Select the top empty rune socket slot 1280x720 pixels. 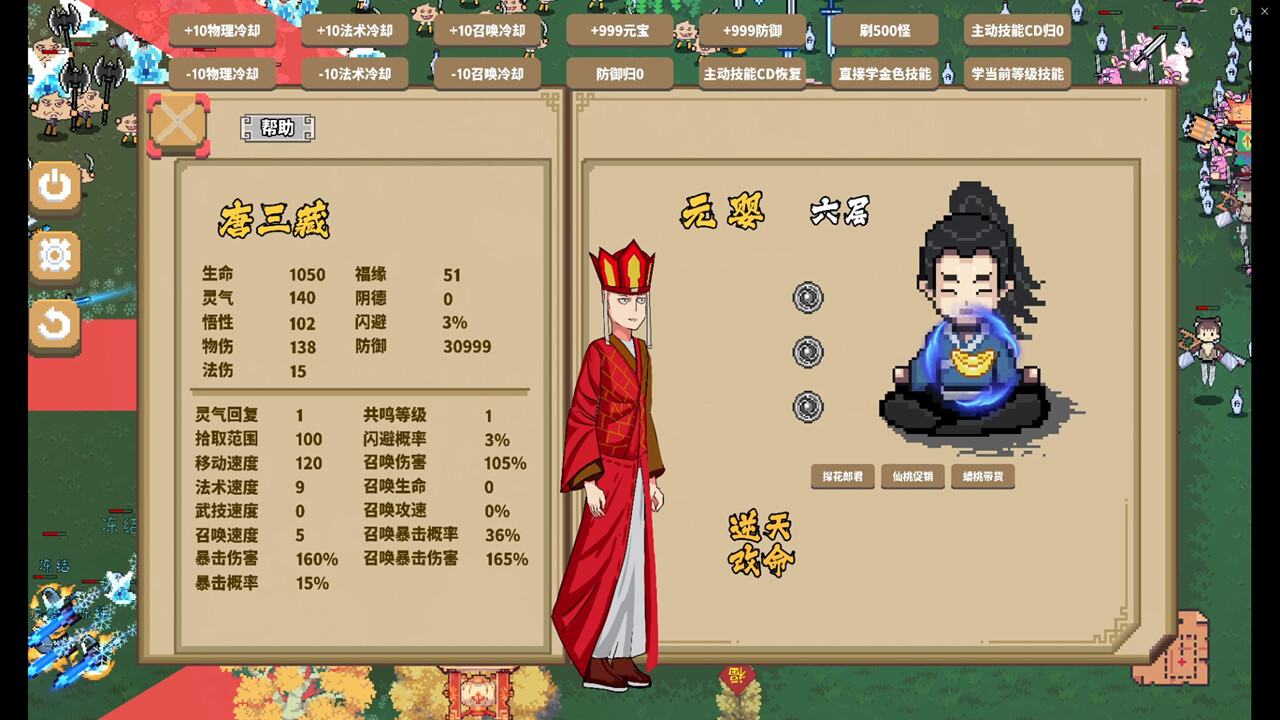click(x=806, y=298)
